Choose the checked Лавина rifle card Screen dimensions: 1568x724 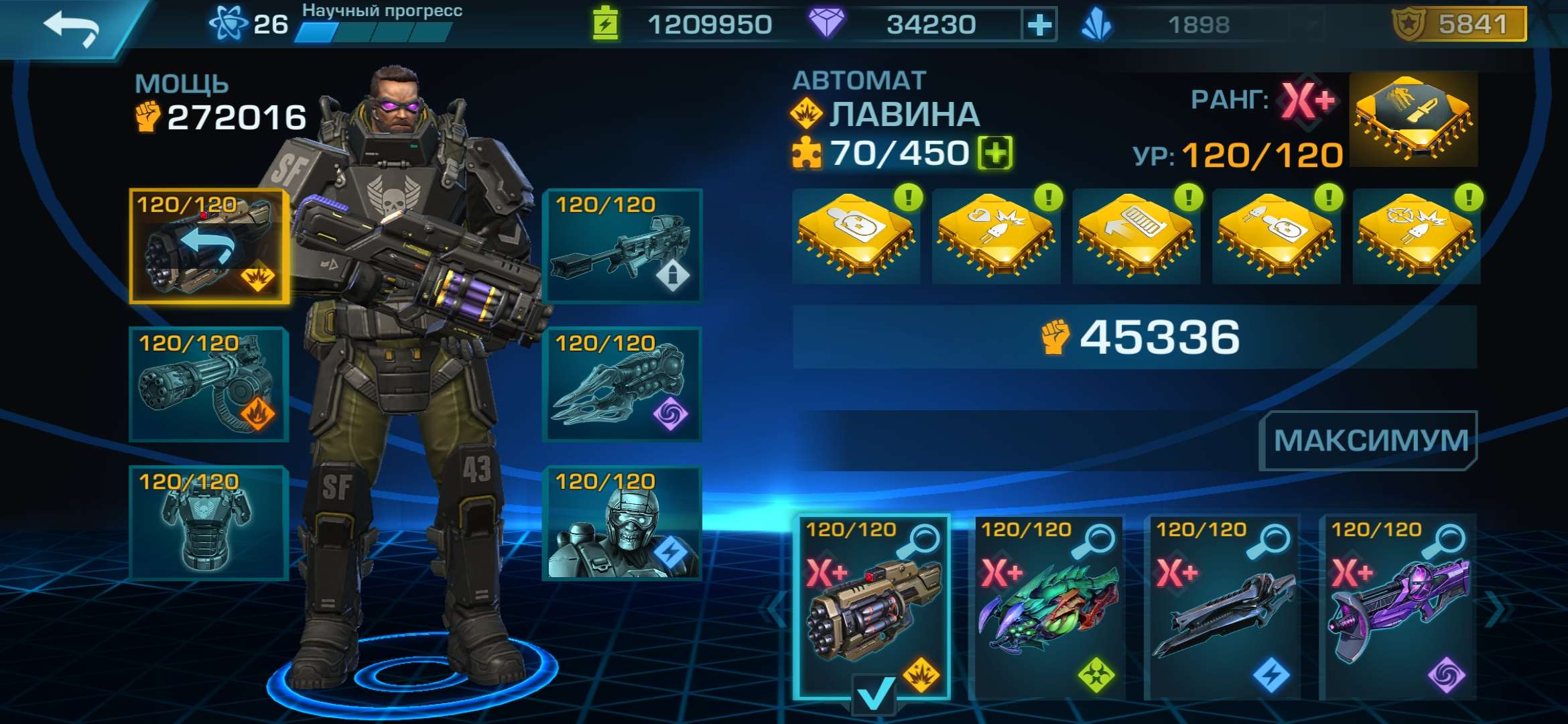tap(872, 607)
